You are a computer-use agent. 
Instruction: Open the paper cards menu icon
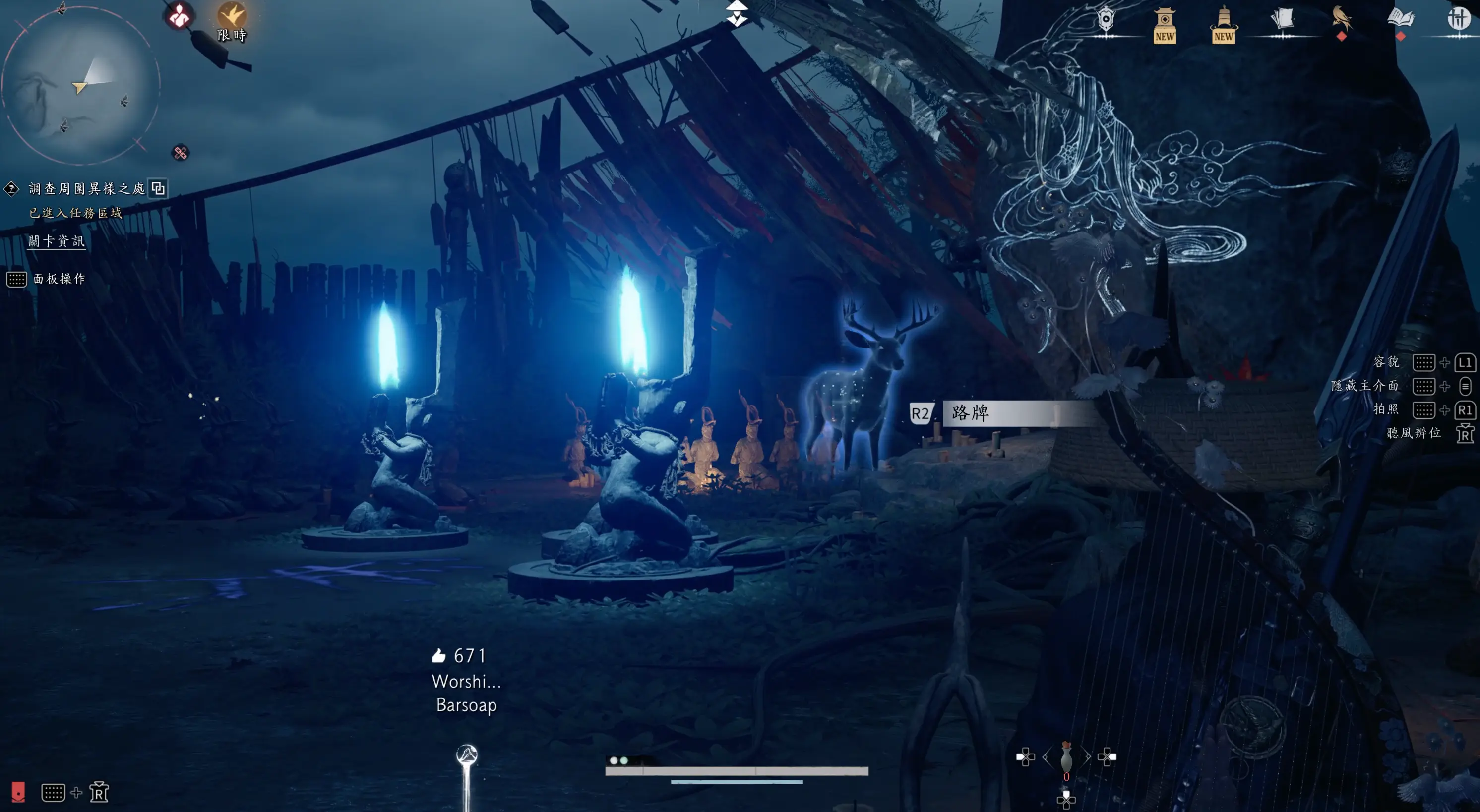coord(1282,19)
